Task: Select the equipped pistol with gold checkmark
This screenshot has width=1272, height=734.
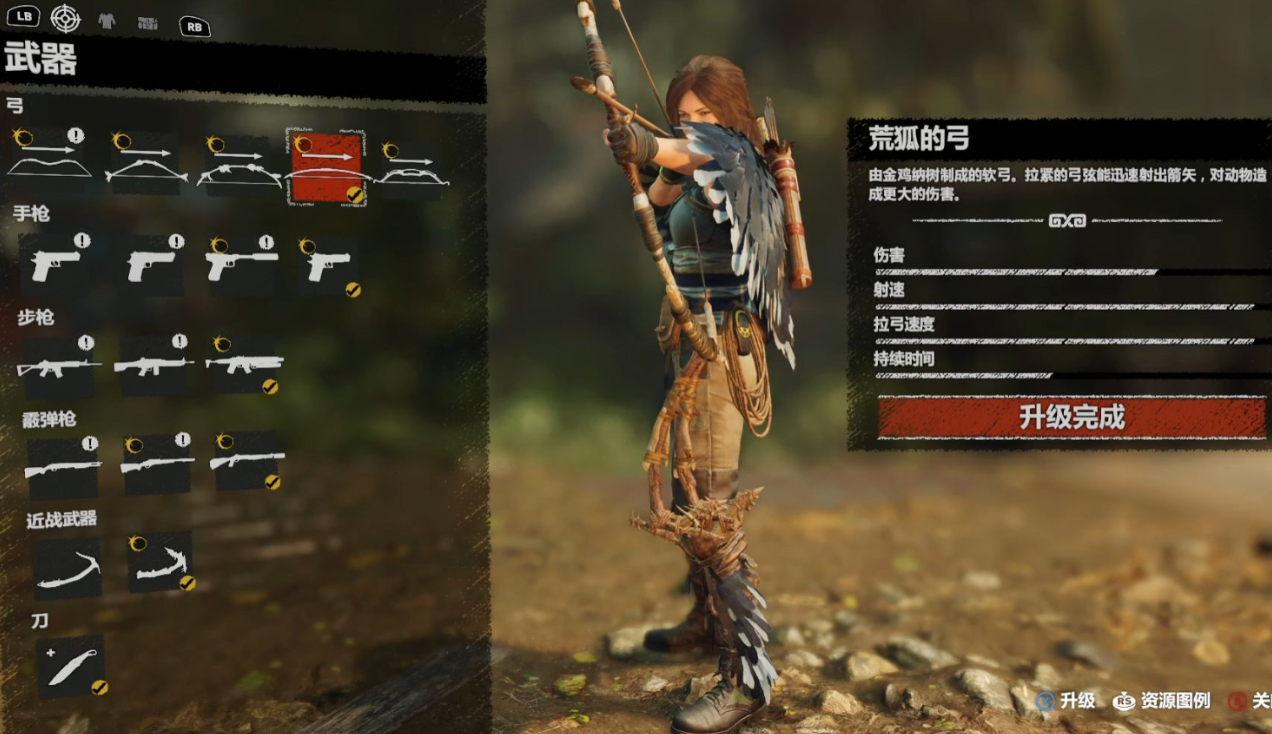Action: [x=329, y=266]
